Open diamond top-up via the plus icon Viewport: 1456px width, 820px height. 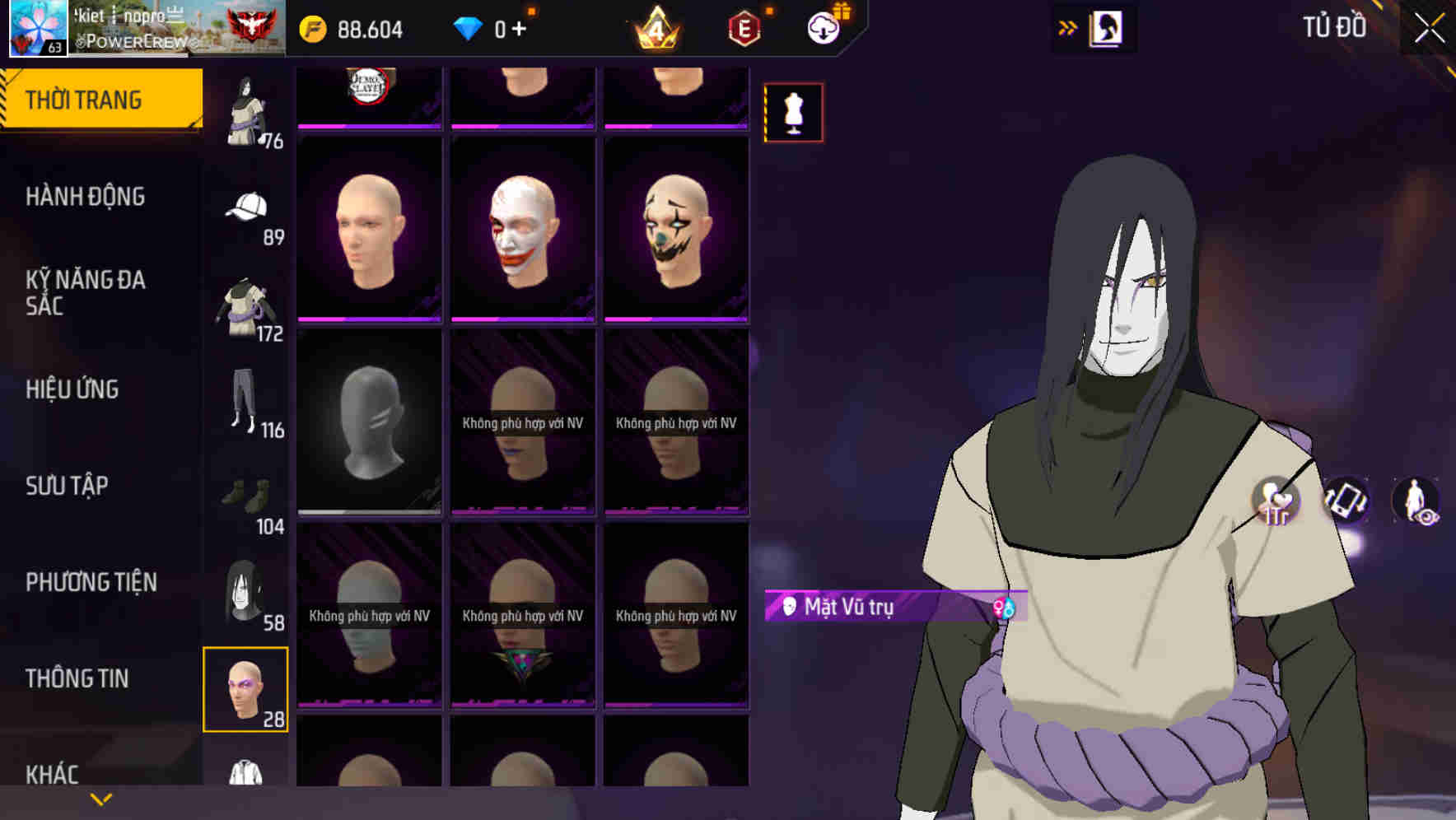pyautogui.click(x=521, y=27)
